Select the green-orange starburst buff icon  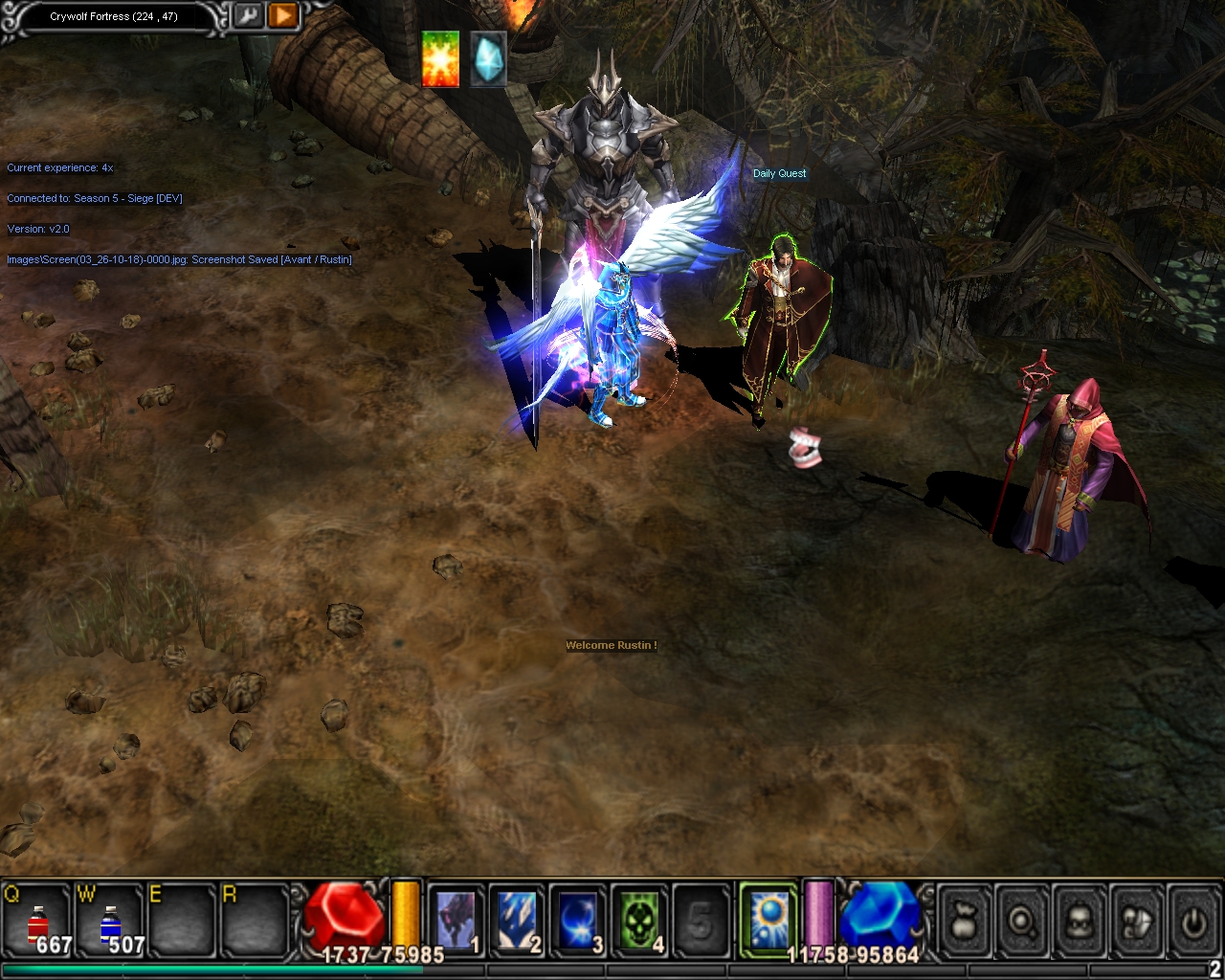coord(440,58)
